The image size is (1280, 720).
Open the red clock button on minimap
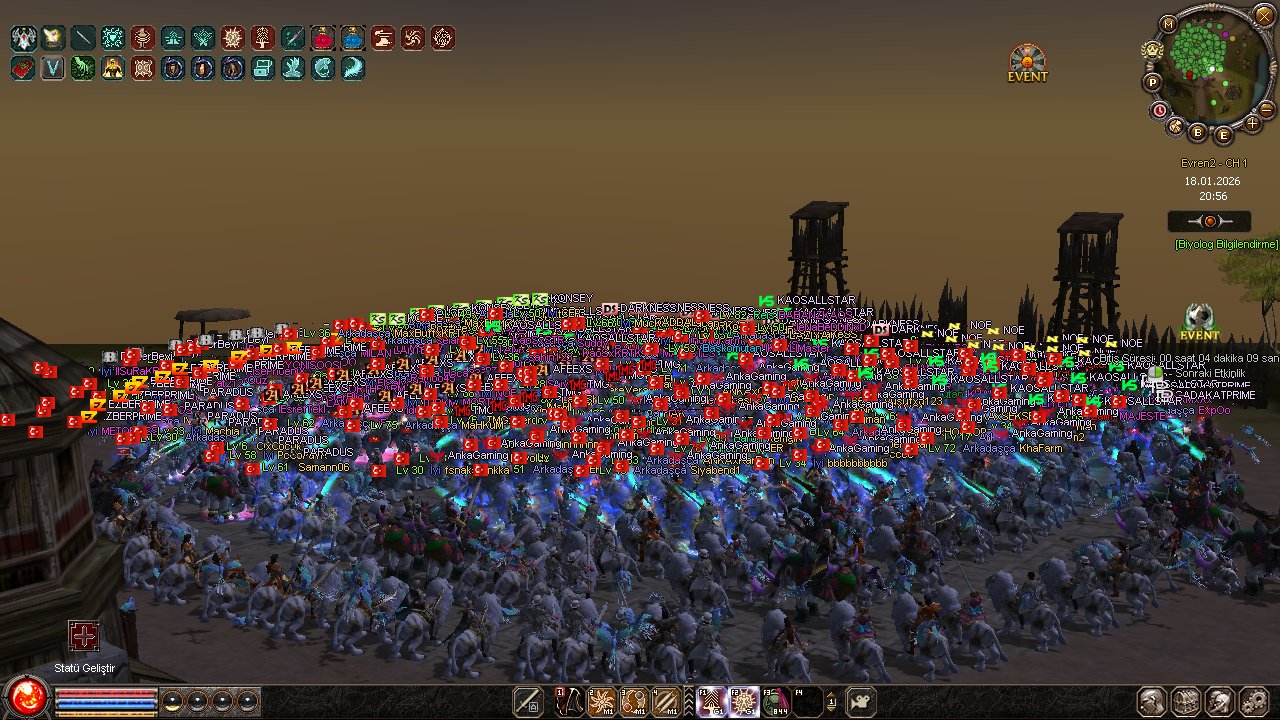pyautogui.click(x=1160, y=109)
